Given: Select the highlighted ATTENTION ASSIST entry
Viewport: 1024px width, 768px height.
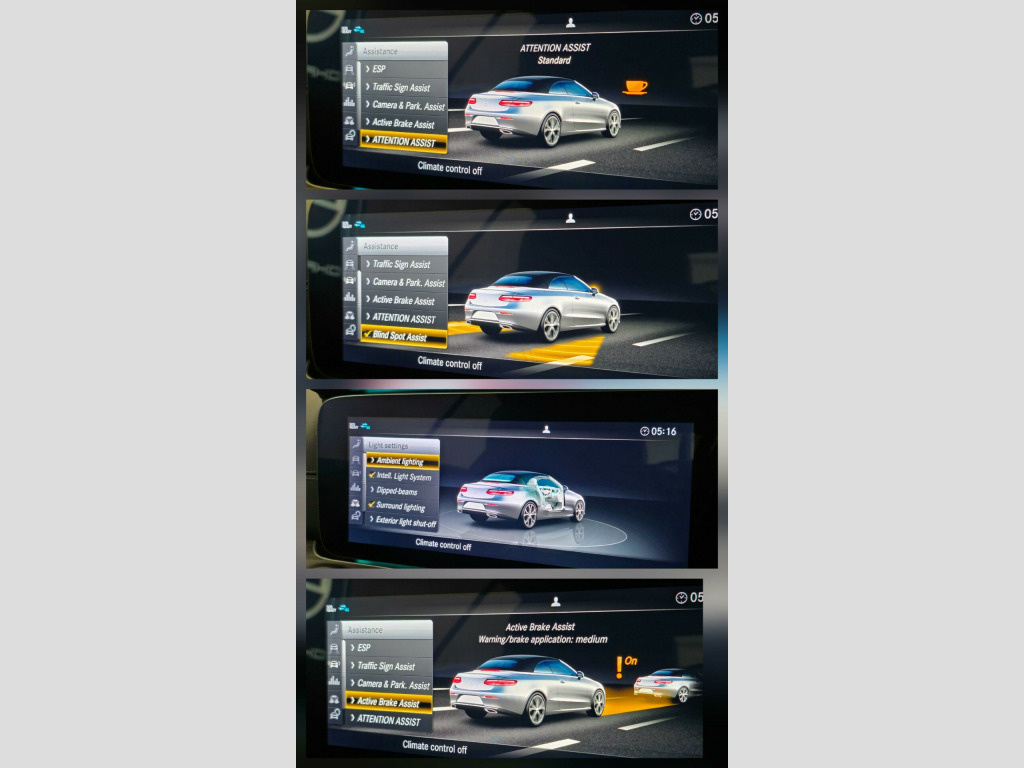Looking at the screenshot, I should point(402,142).
